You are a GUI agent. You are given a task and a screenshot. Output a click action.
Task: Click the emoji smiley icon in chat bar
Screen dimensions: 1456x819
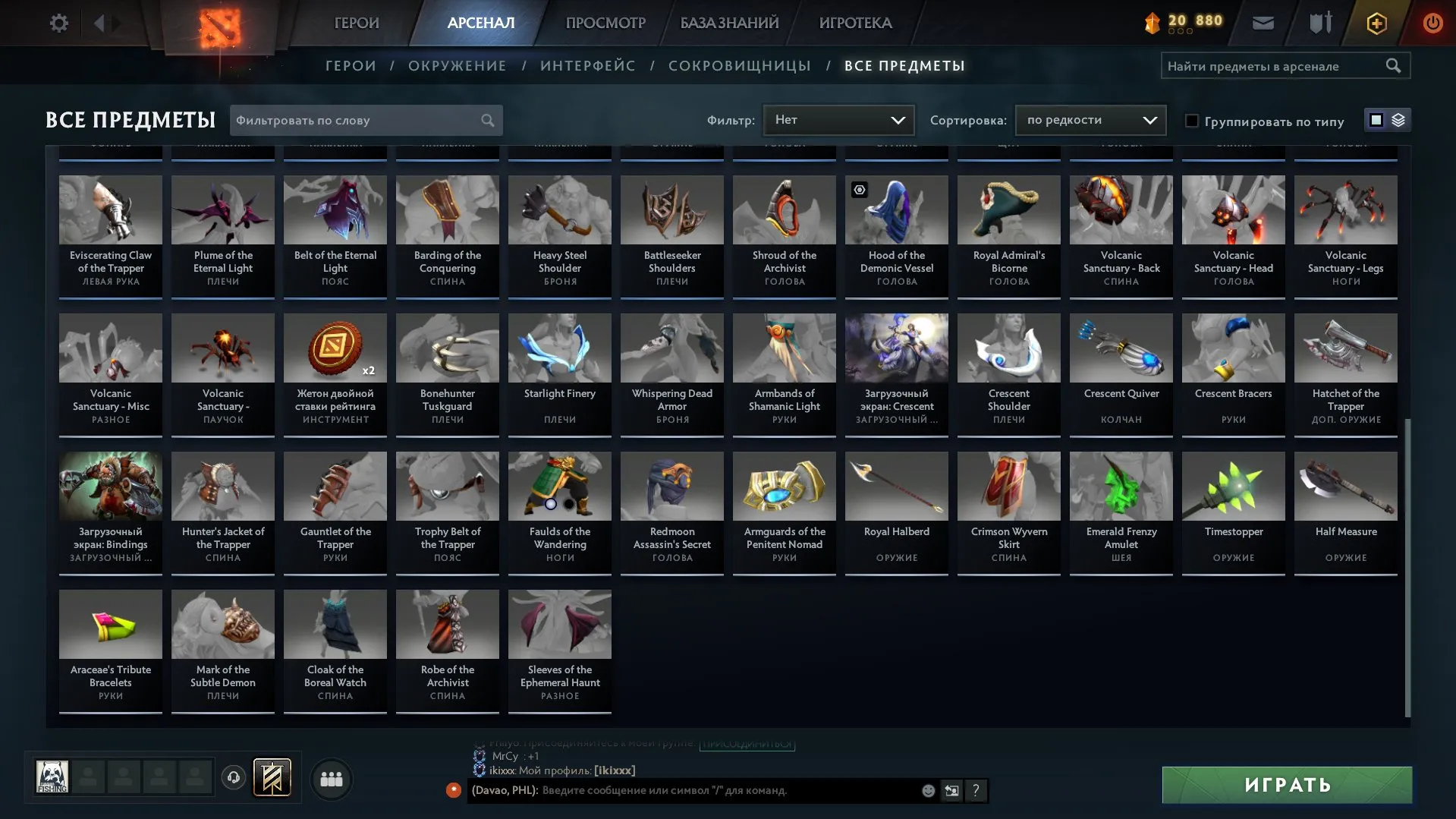(927, 790)
